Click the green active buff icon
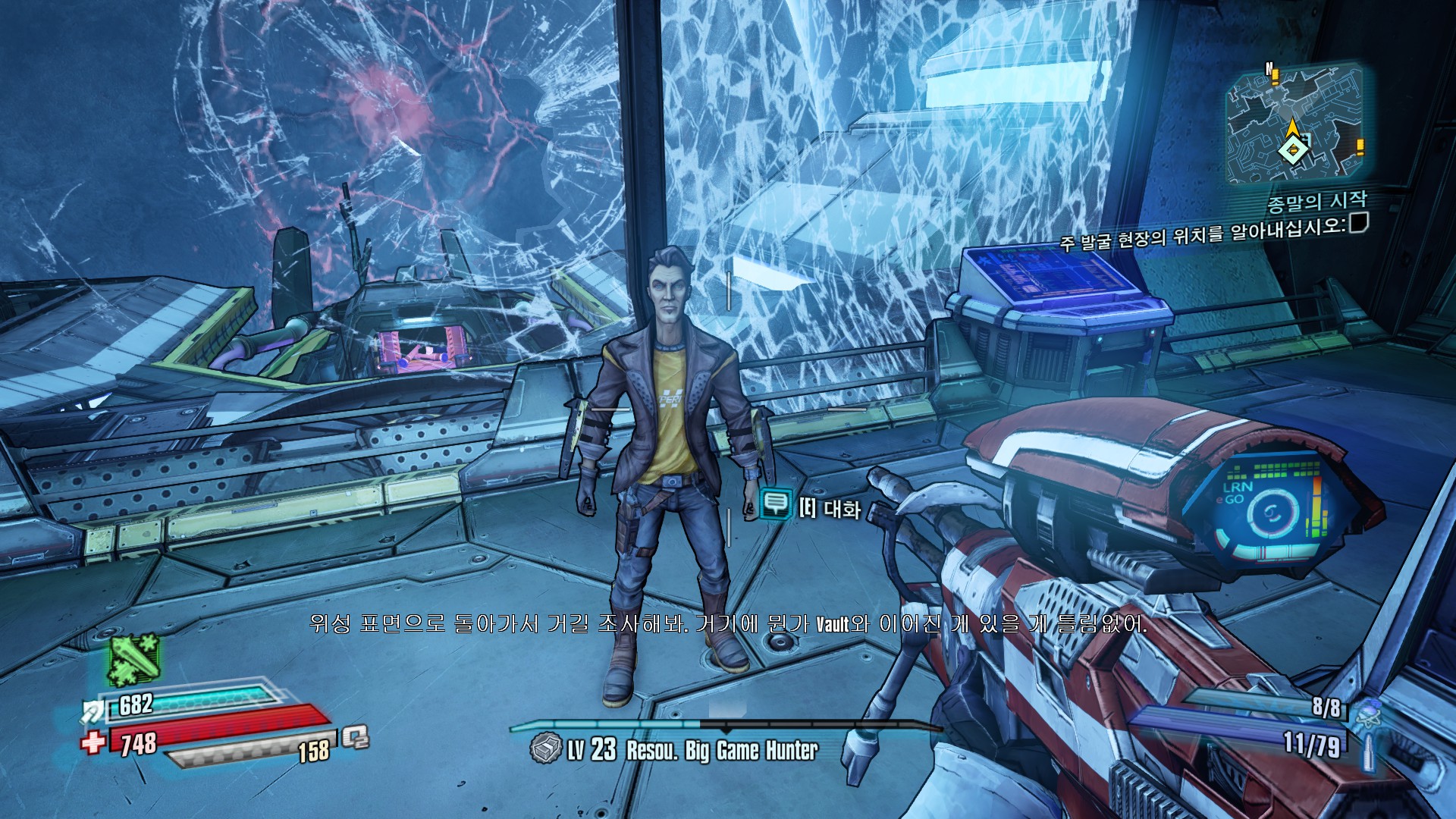1456x819 pixels. [x=133, y=658]
